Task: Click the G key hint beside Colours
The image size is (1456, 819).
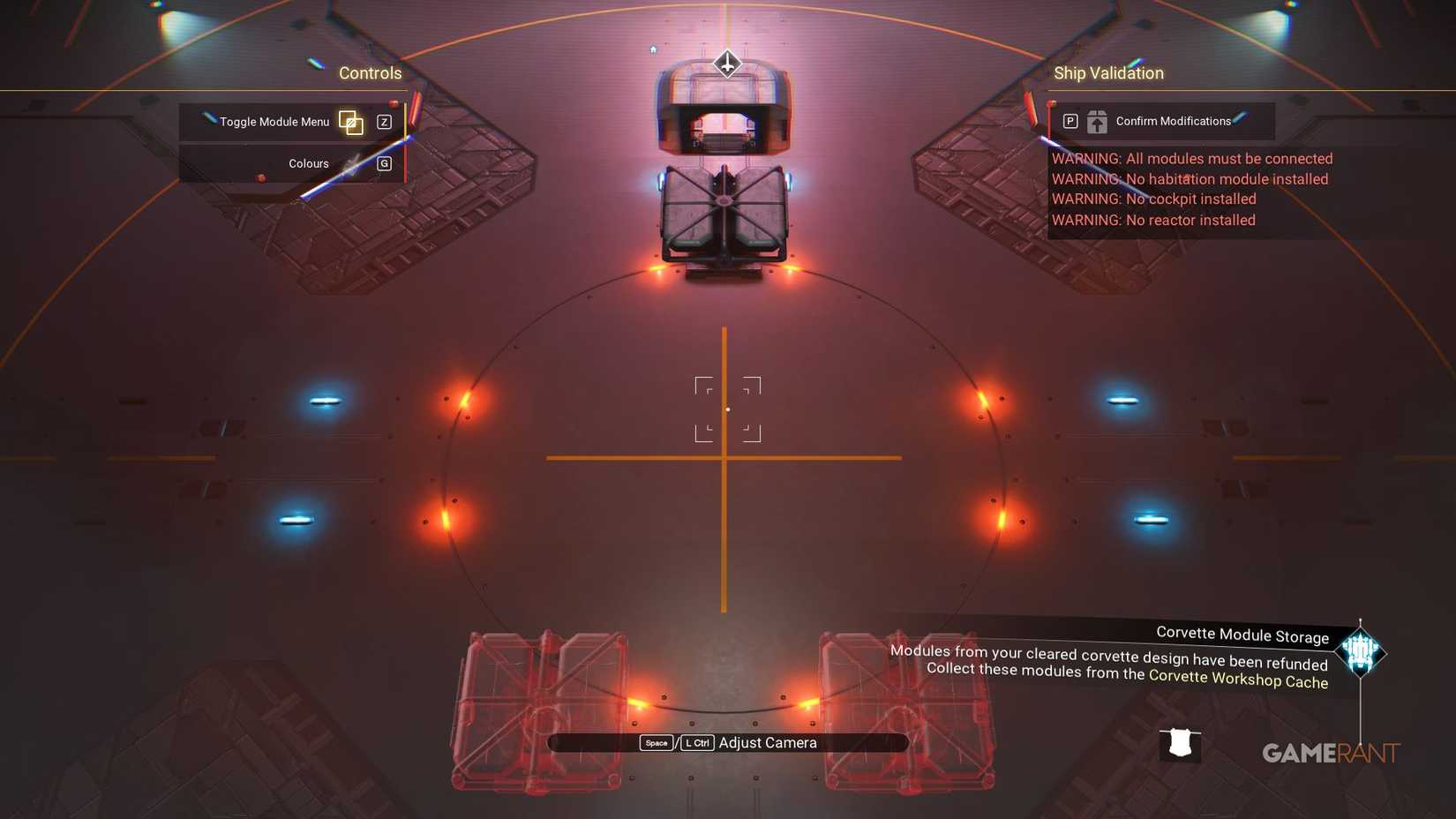Action: click(x=384, y=162)
